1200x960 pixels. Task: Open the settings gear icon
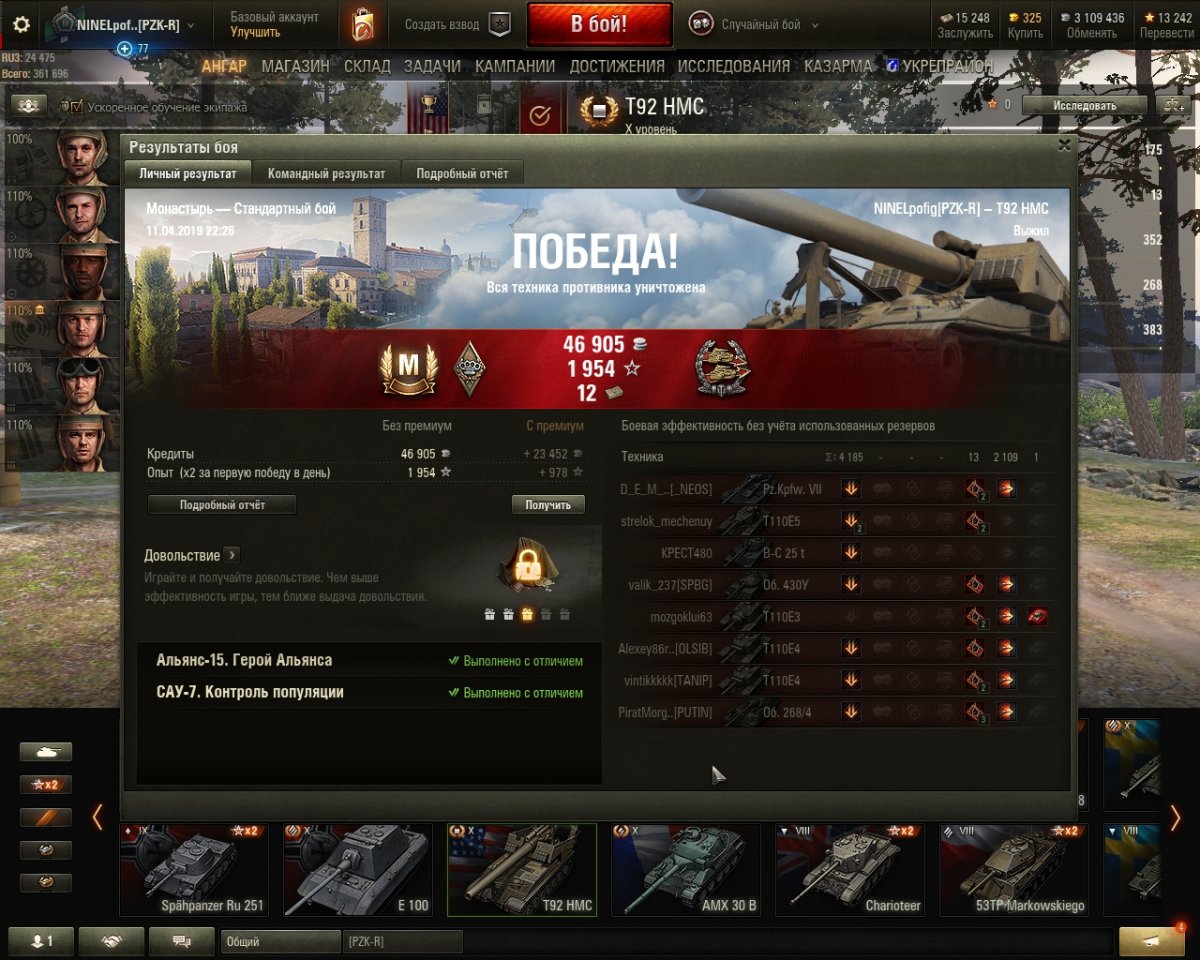[21, 25]
